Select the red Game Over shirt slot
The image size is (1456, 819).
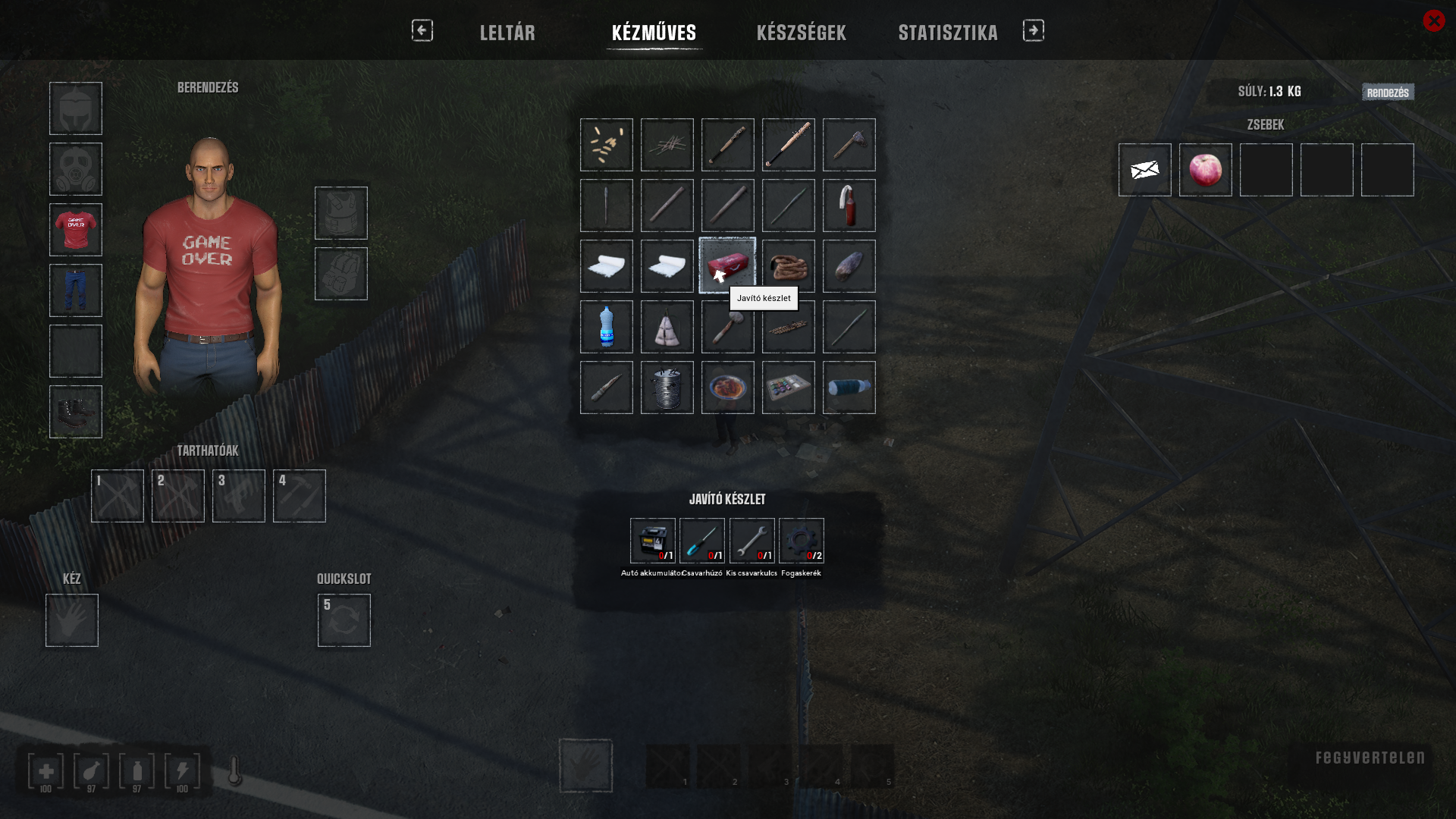tap(76, 230)
